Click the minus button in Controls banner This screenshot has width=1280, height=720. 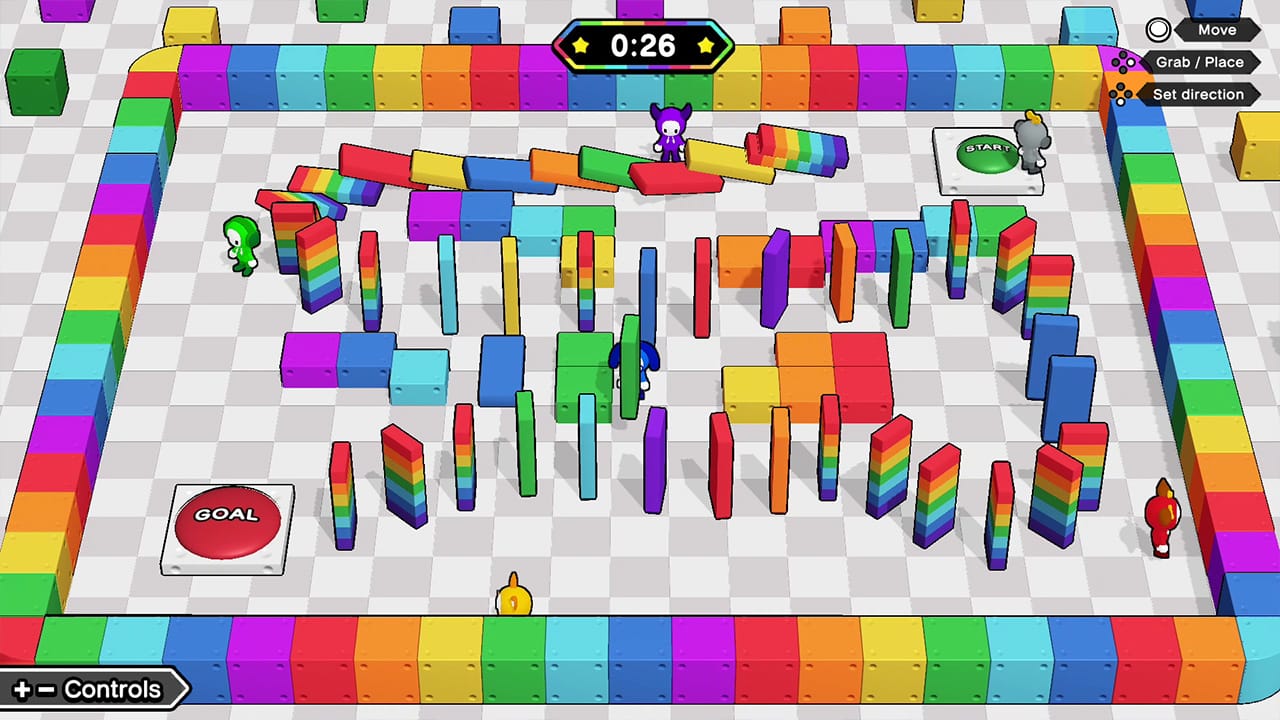[46, 689]
